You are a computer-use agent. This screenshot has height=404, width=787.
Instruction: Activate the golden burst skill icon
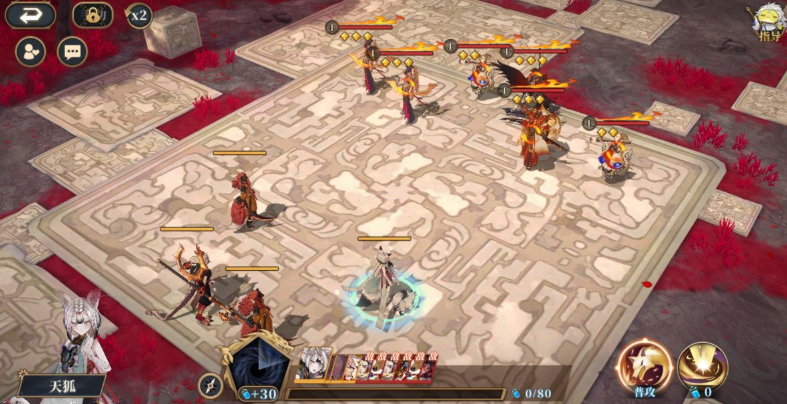point(702,366)
